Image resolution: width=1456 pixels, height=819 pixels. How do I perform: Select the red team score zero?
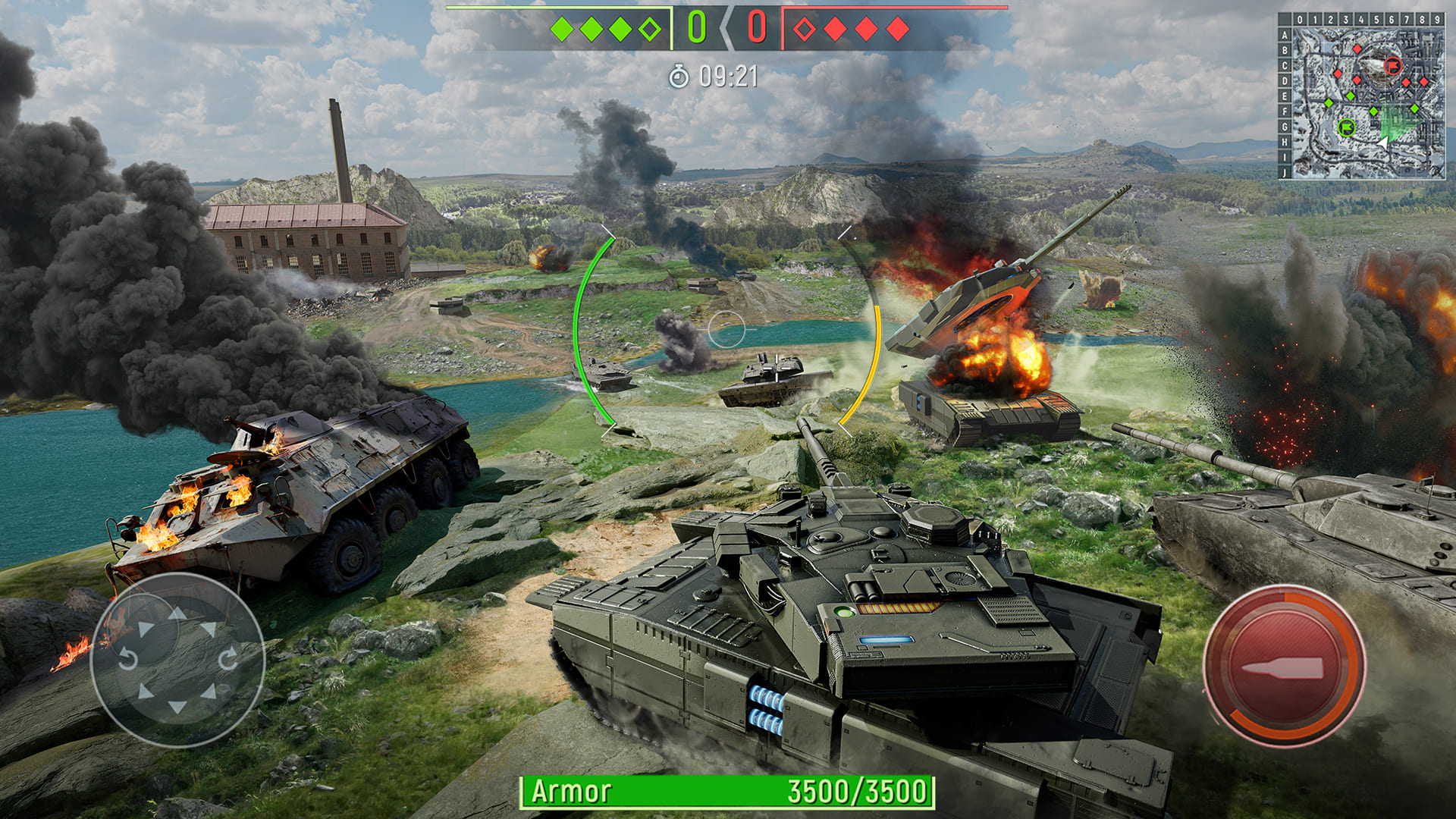click(758, 27)
